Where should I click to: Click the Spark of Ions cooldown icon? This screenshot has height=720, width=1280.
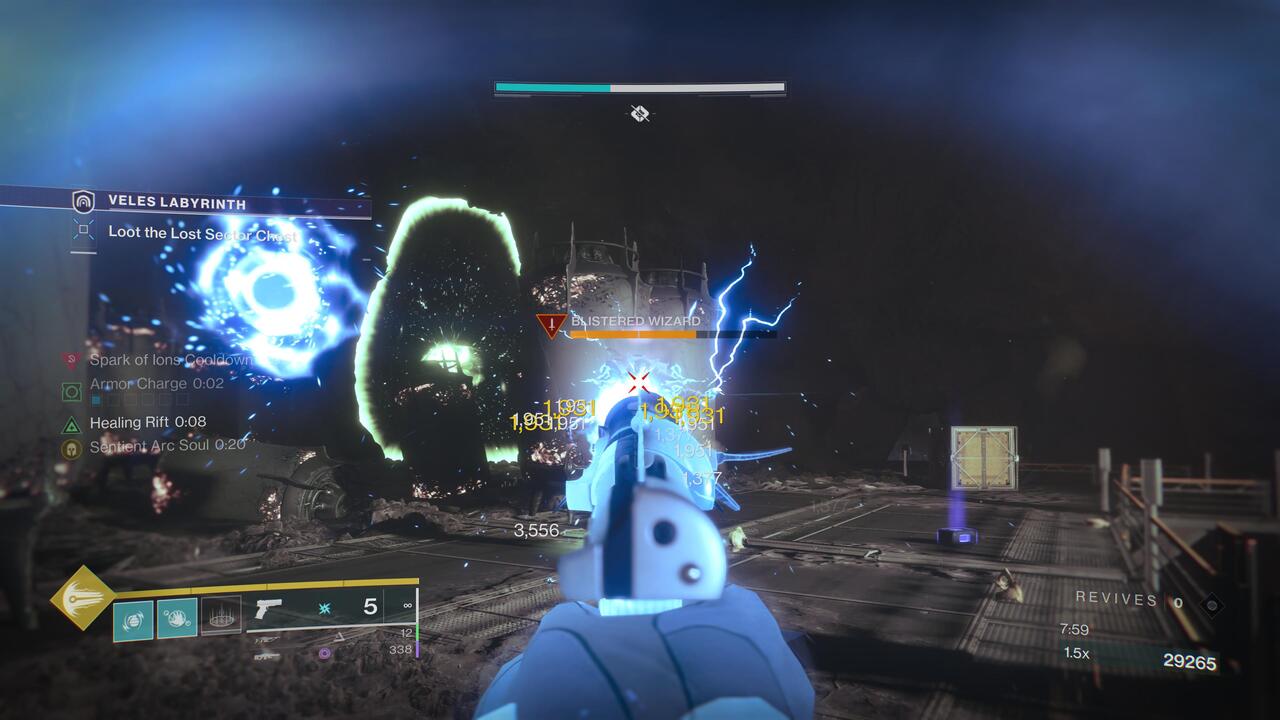(x=70, y=360)
